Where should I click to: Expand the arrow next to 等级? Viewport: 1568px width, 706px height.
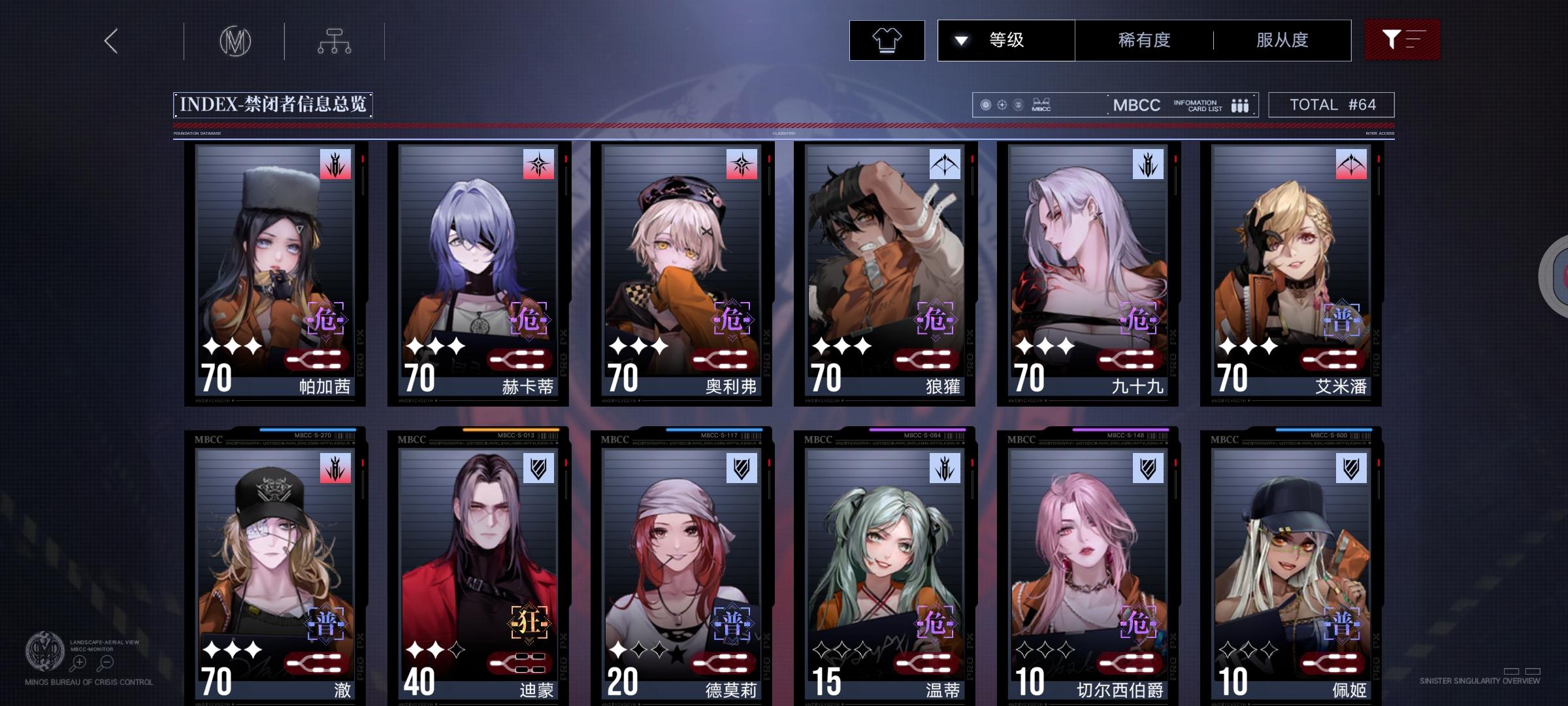click(x=960, y=40)
